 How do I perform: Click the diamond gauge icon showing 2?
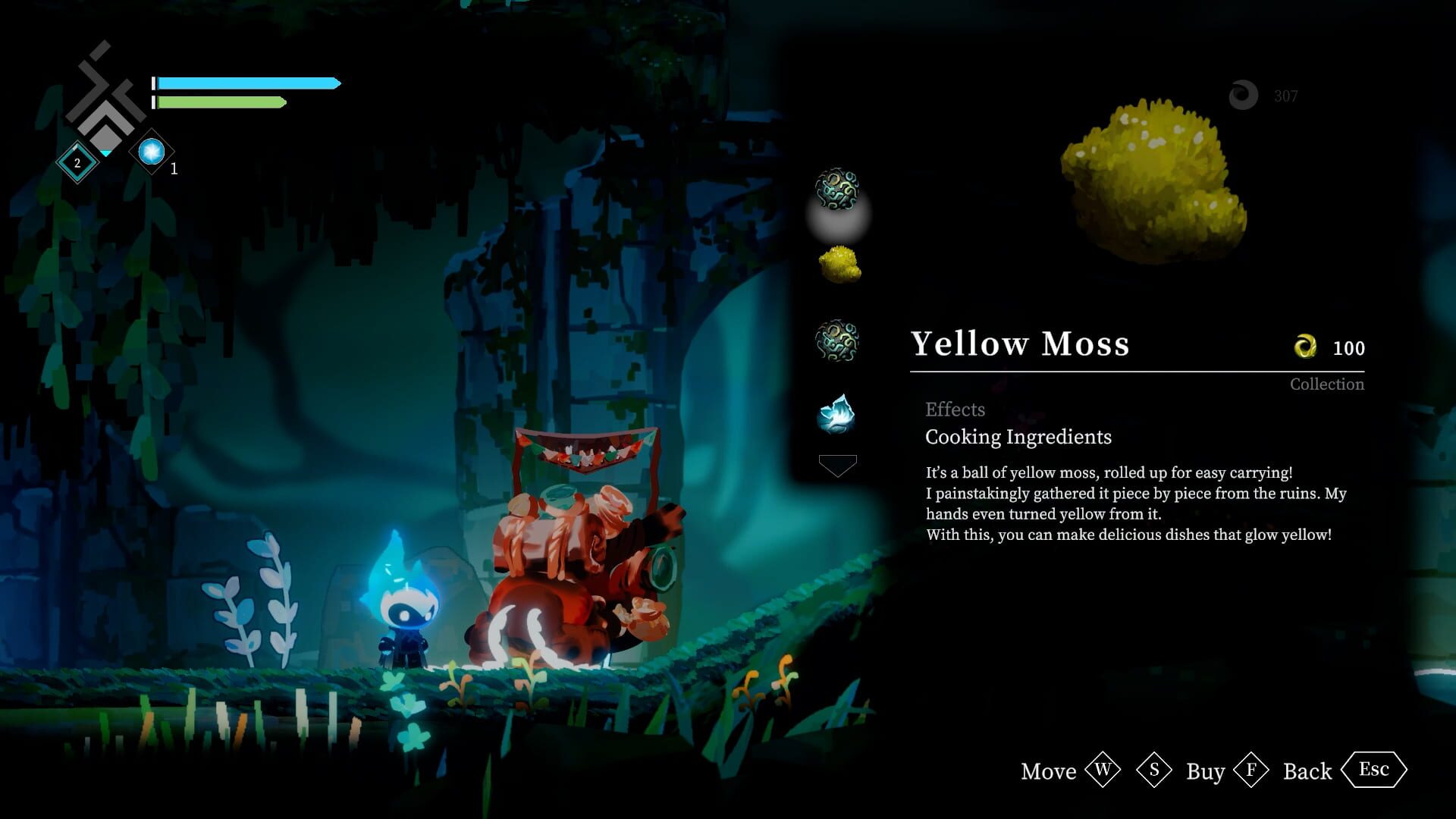(76, 161)
